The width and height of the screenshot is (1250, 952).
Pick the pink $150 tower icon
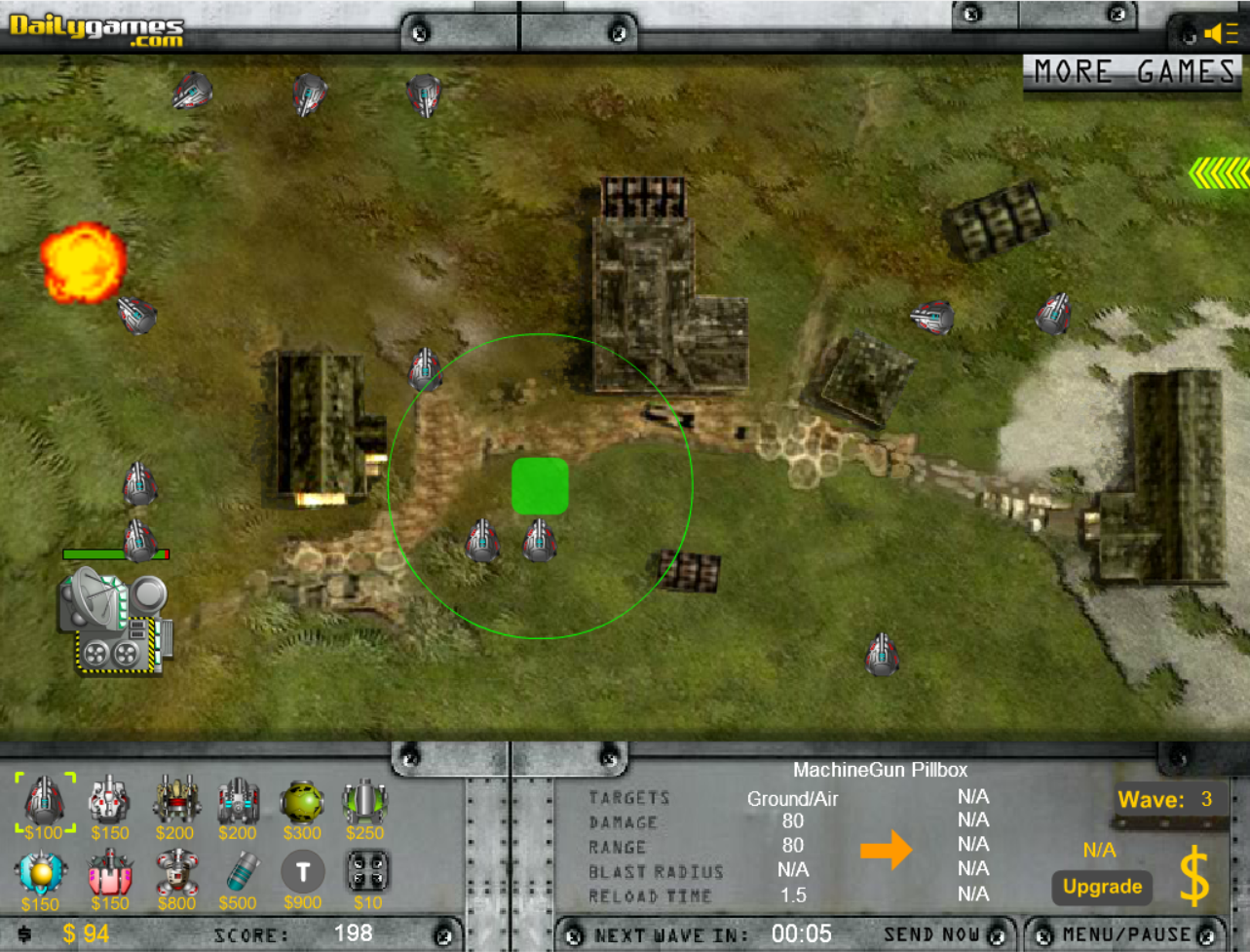pyautogui.click(x=108, y=875)
